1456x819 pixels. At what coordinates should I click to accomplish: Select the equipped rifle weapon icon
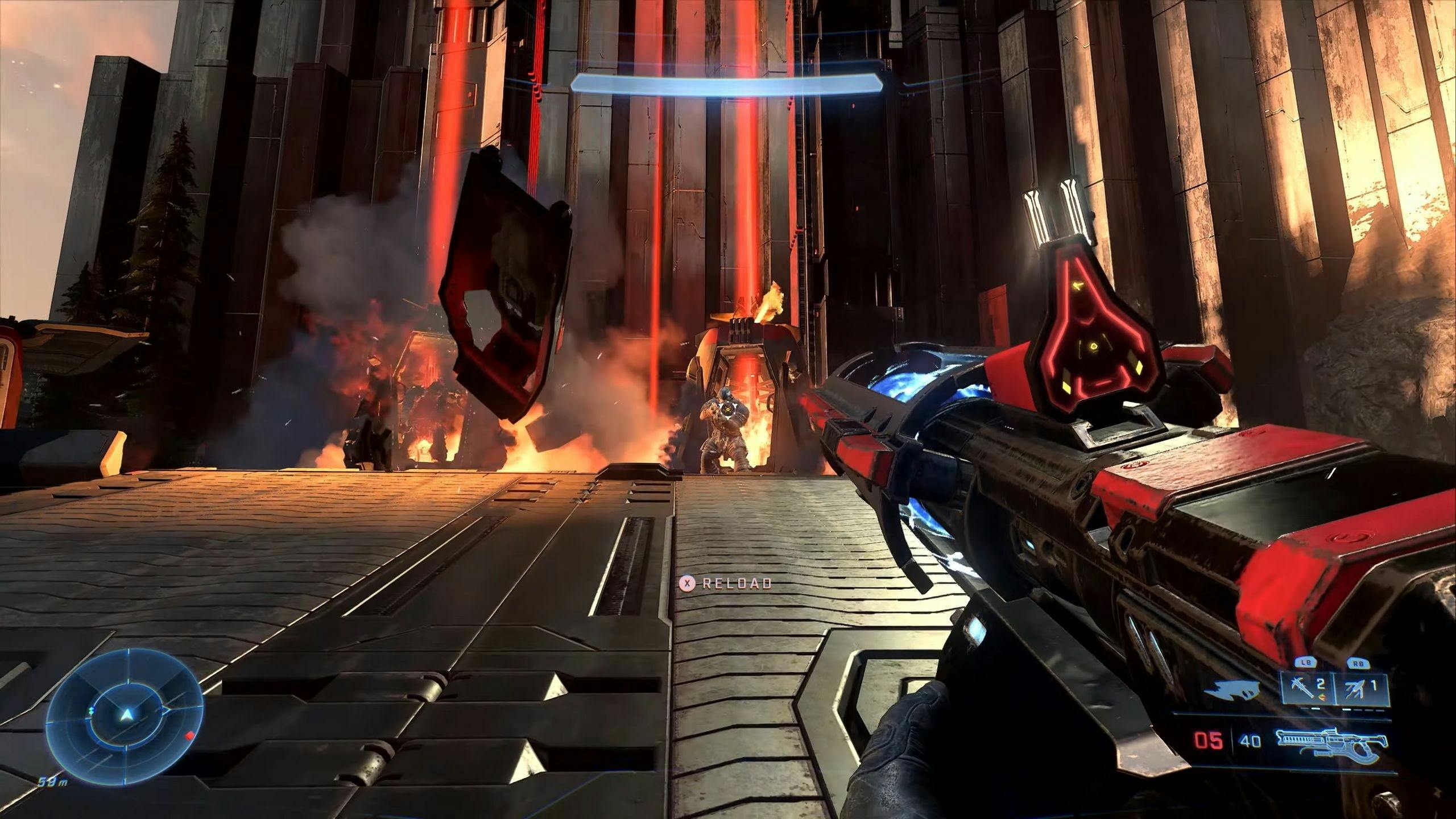1331,741
